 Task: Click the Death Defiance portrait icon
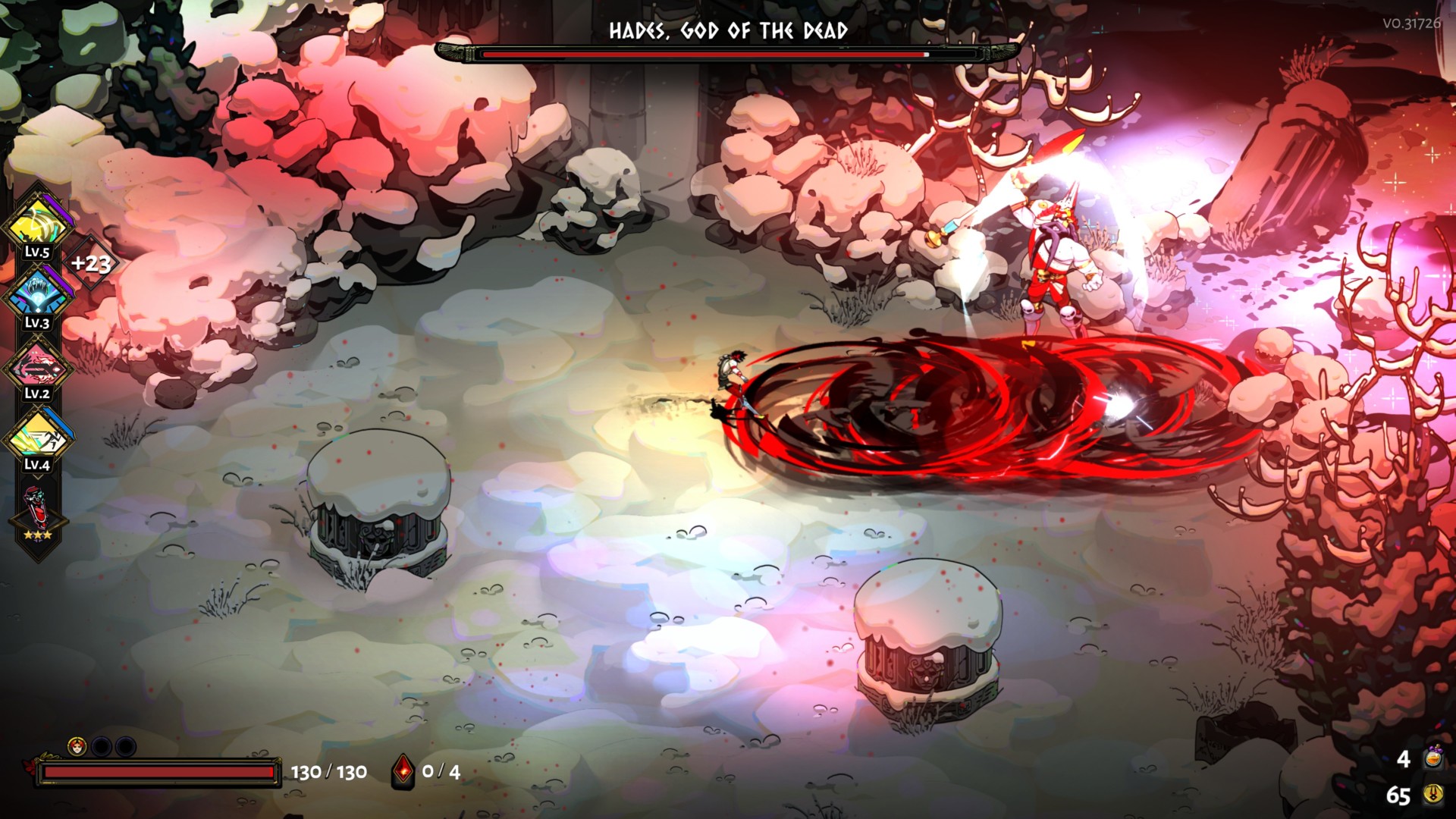click(x=77, y=747)
